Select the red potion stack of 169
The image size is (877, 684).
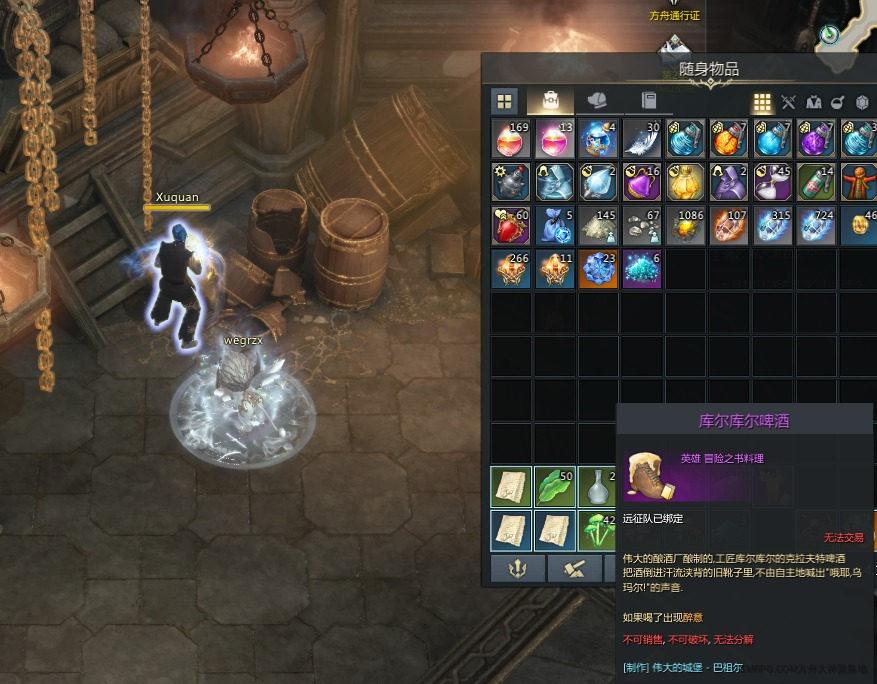coord(511,138)
